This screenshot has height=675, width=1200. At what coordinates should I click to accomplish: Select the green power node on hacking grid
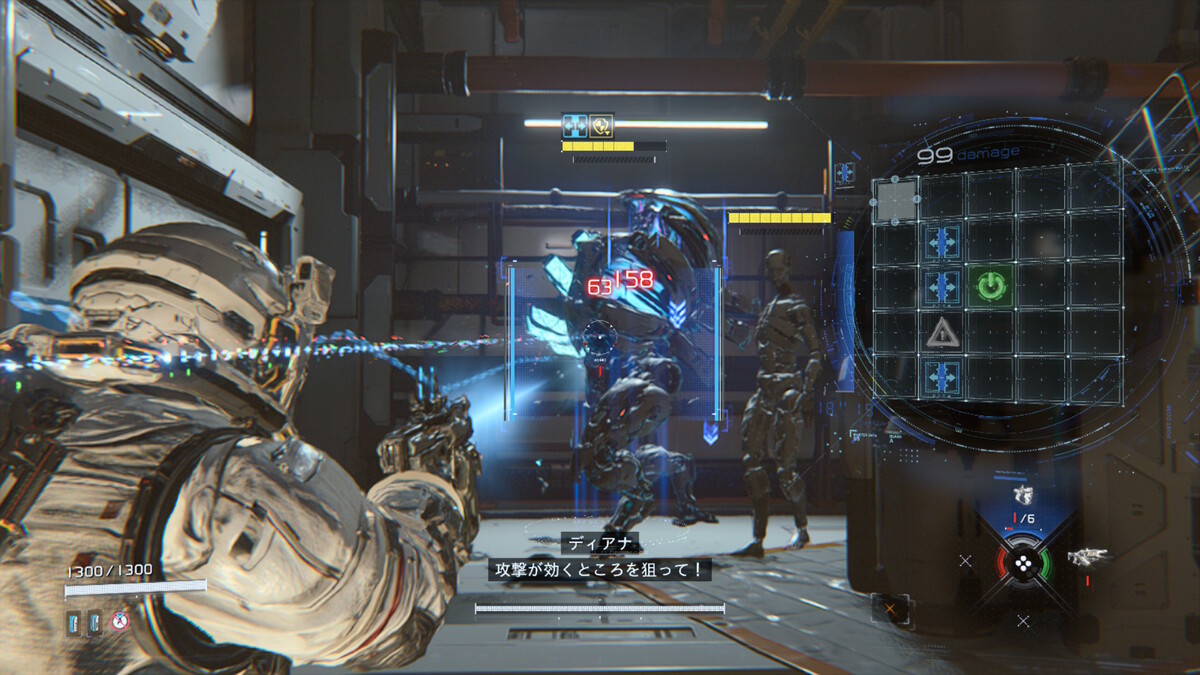[990, 286]
